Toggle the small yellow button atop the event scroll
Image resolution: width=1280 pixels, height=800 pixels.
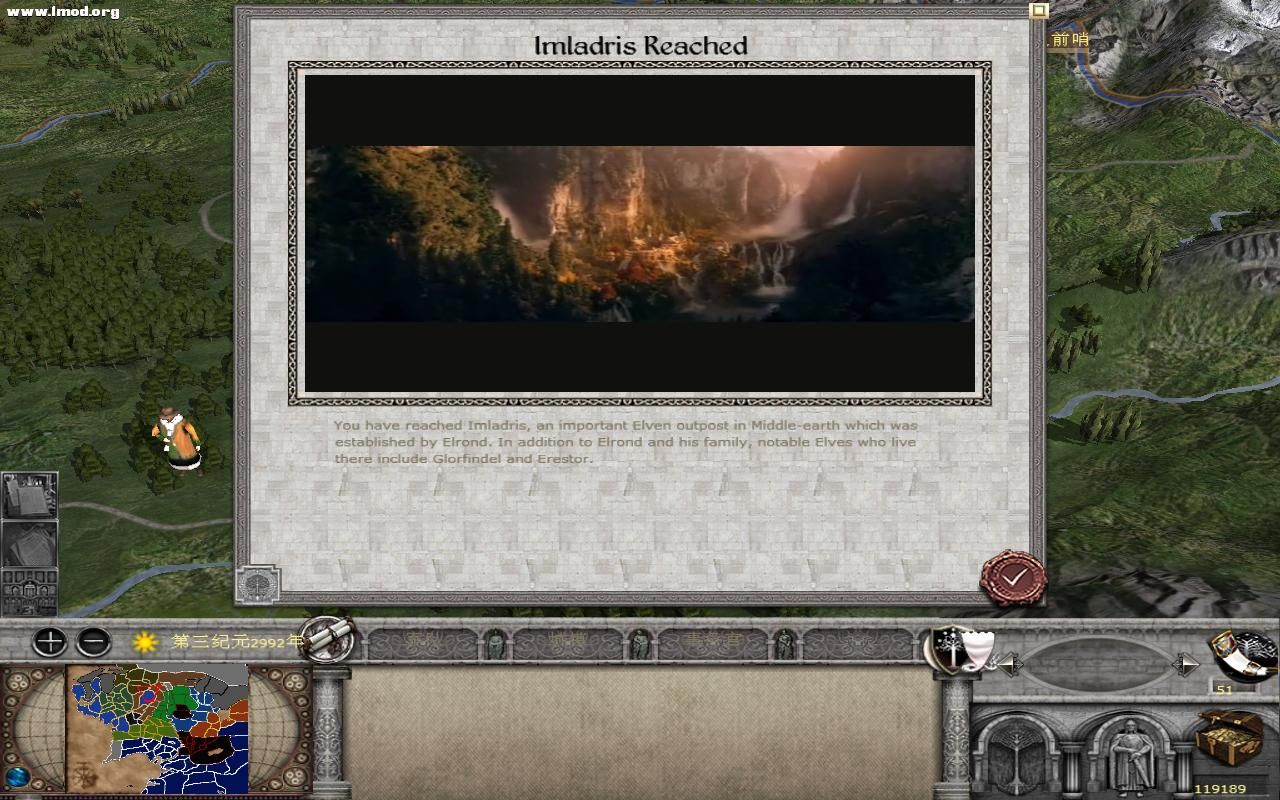[1037, 9]
